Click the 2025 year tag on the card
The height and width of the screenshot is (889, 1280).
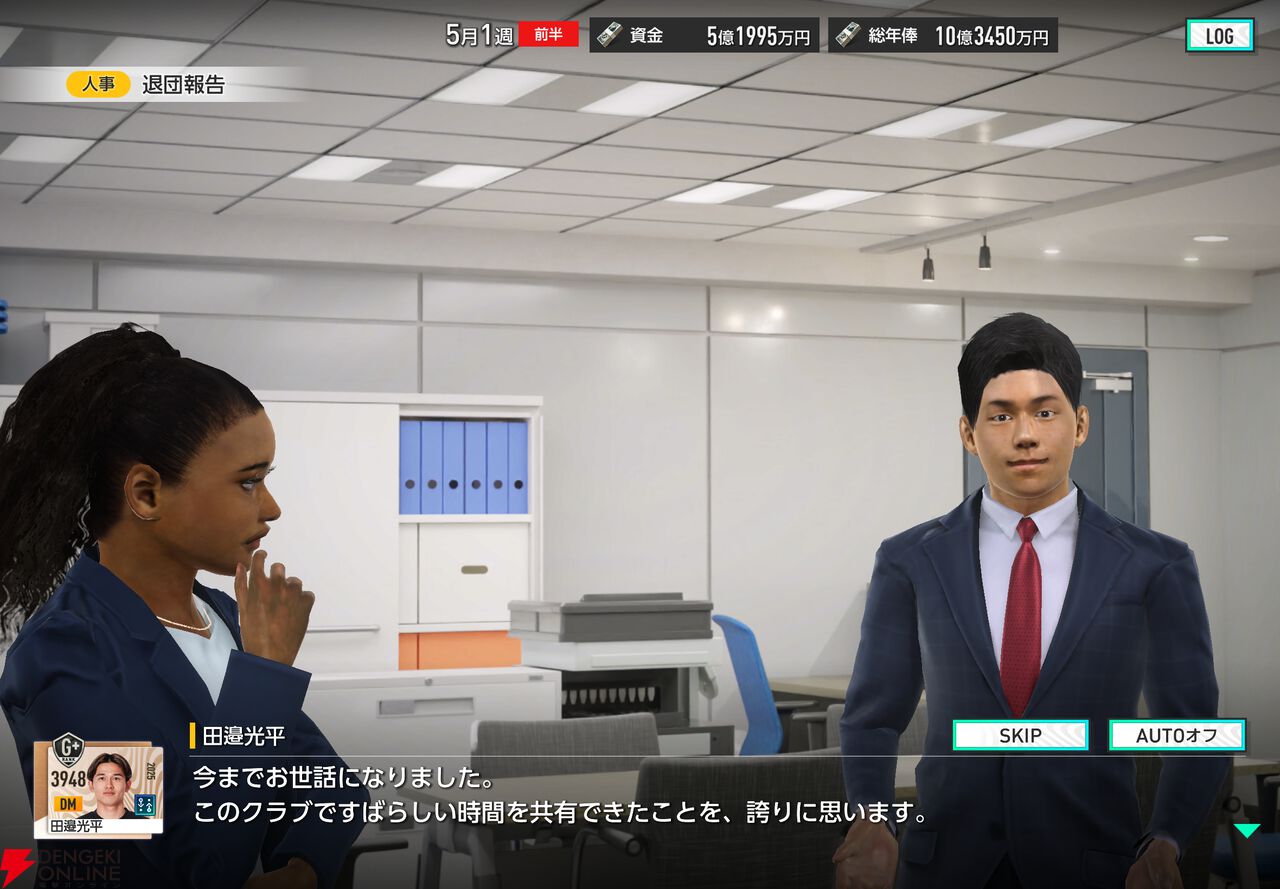tap(150, 770)
